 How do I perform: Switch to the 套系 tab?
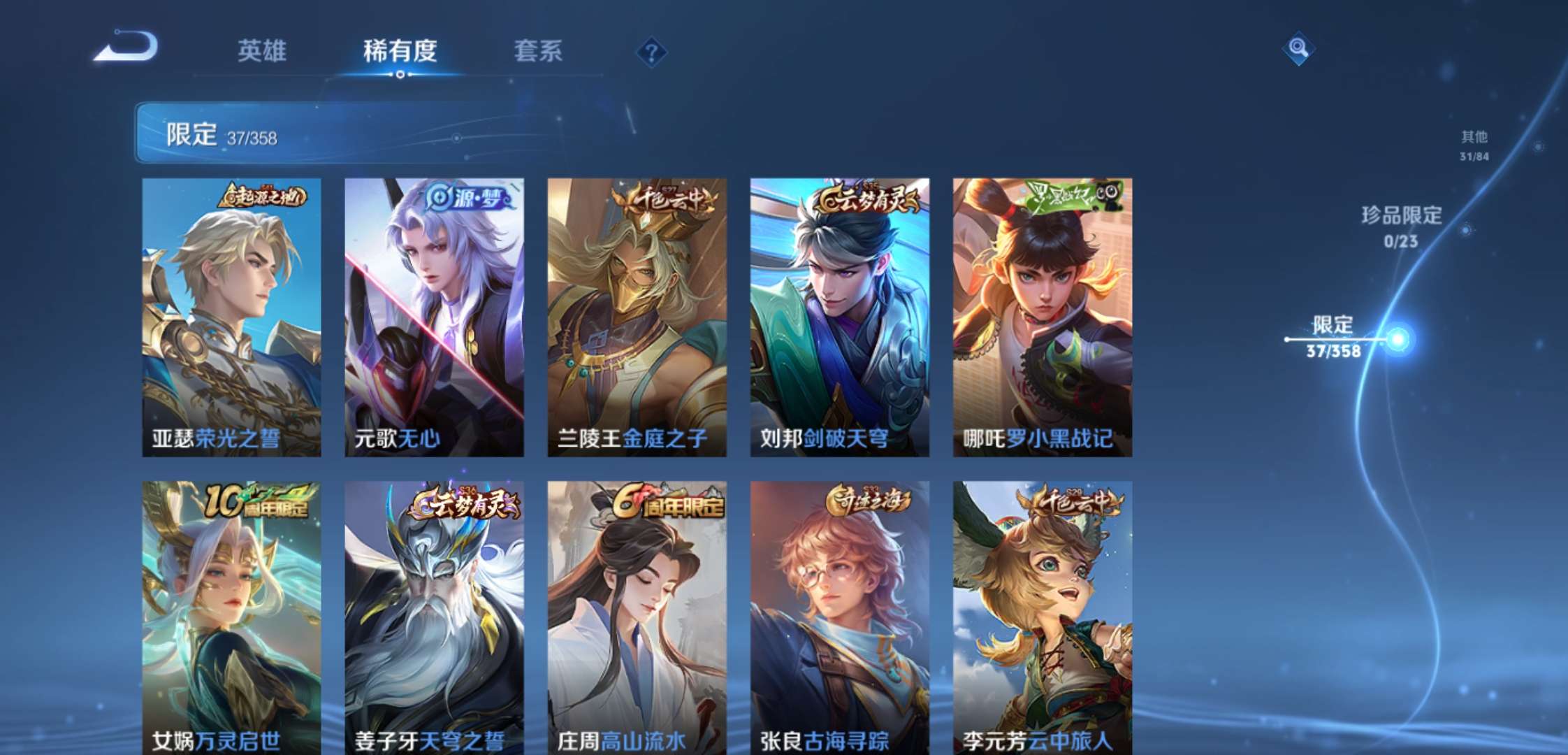pos(539,51)
